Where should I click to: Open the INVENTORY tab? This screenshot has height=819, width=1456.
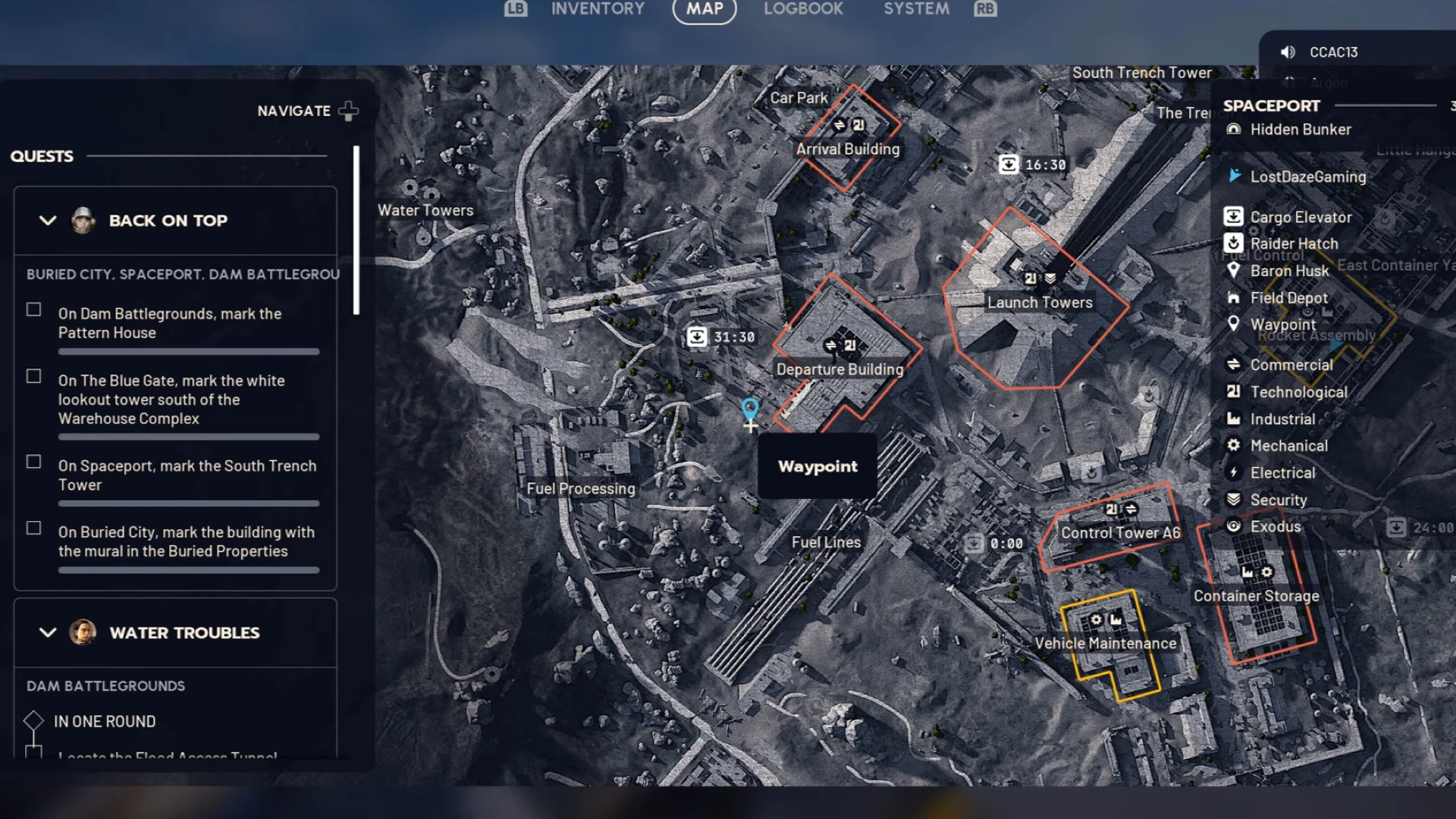click(x=598, y=10)
